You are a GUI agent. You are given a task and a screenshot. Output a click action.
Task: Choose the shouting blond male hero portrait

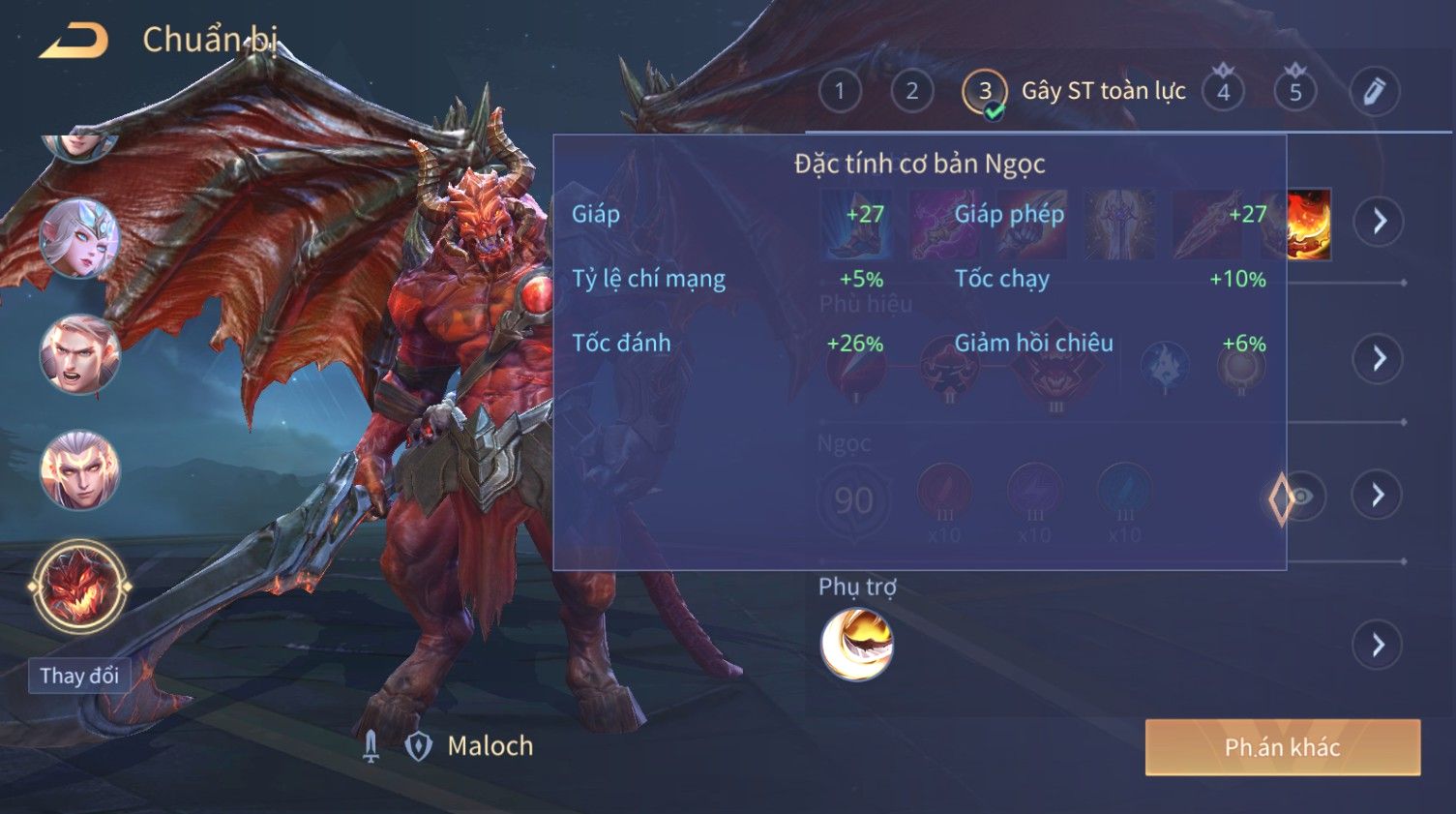tap(79, 354)
